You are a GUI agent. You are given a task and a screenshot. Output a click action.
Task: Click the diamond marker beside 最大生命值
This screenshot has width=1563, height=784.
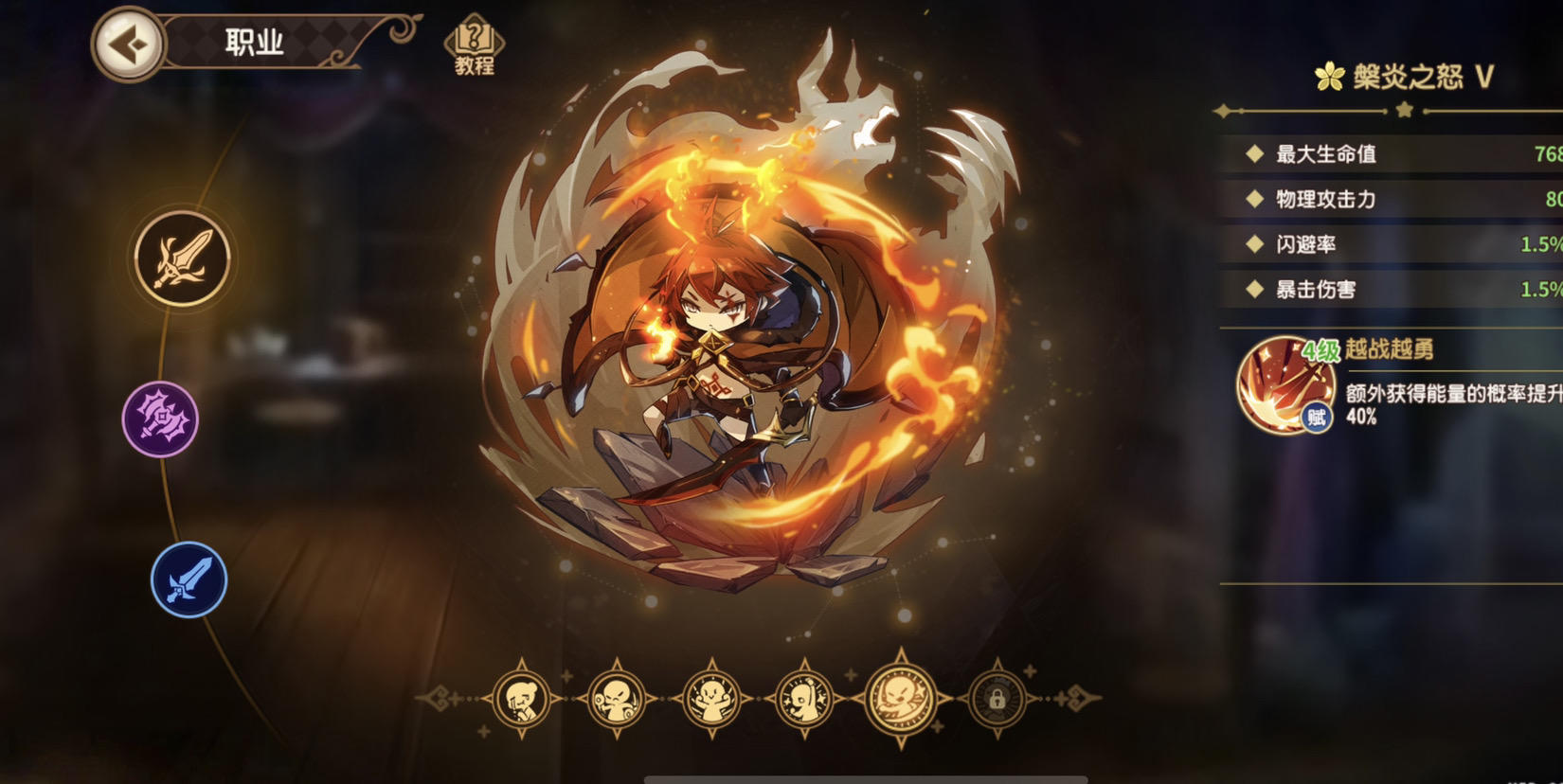point(1256,154)
